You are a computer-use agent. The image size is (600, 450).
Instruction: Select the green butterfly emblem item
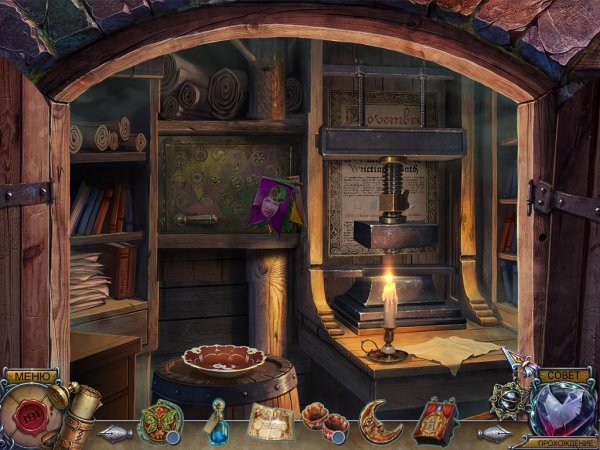click(x=160, y=421)
